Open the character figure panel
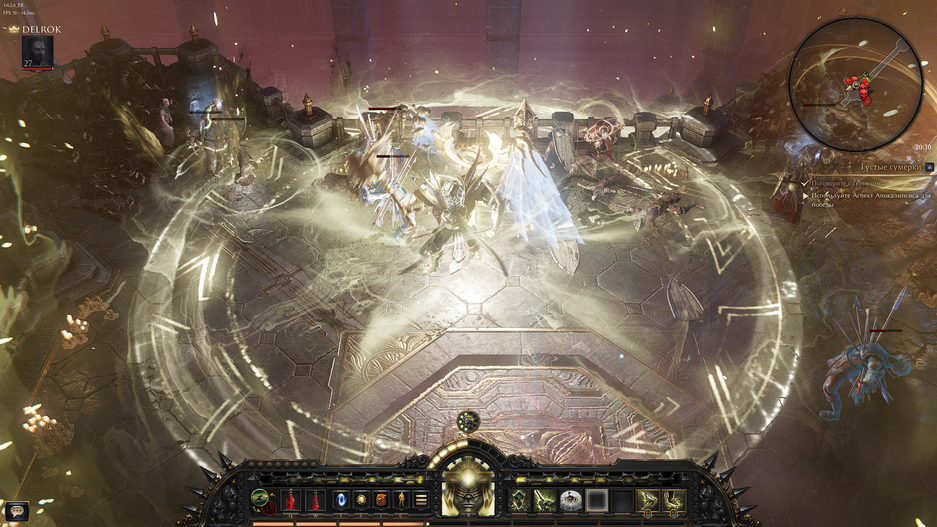This screenshot has height=527, width=937. coord(401,499)
